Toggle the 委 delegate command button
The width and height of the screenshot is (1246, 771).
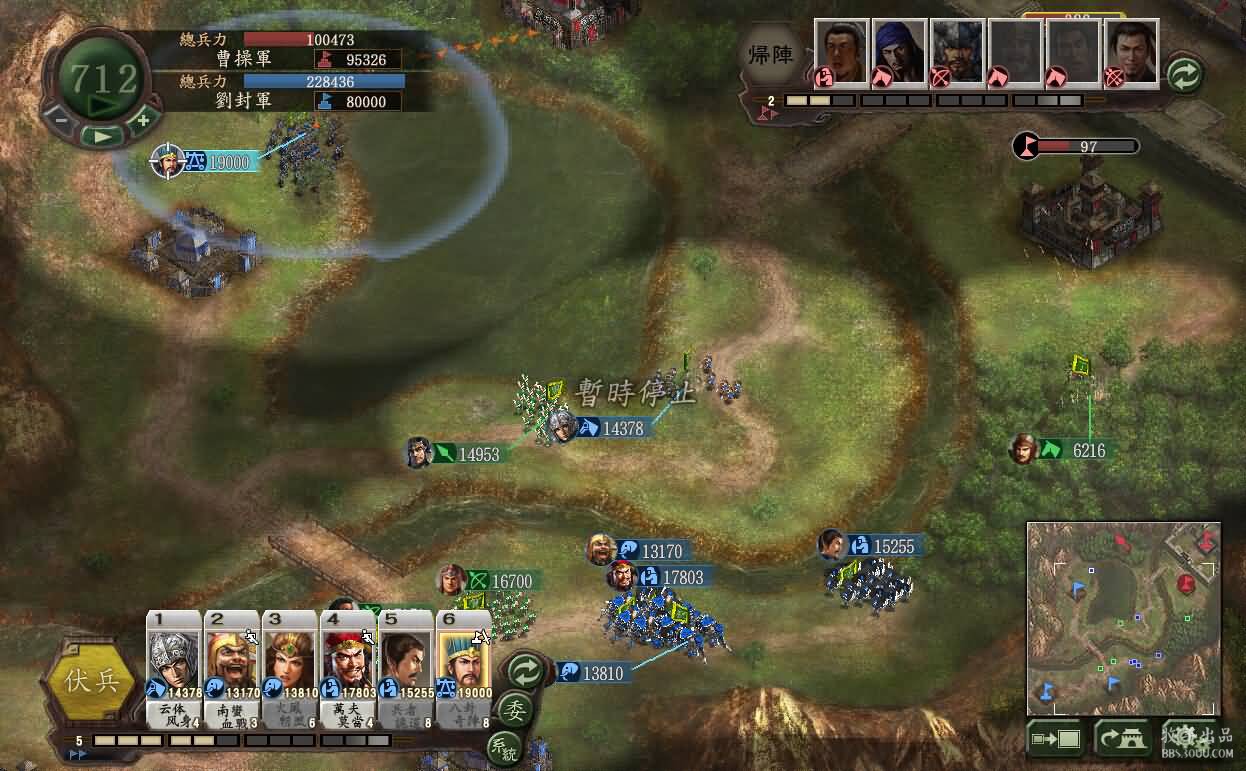pos(514,710)
